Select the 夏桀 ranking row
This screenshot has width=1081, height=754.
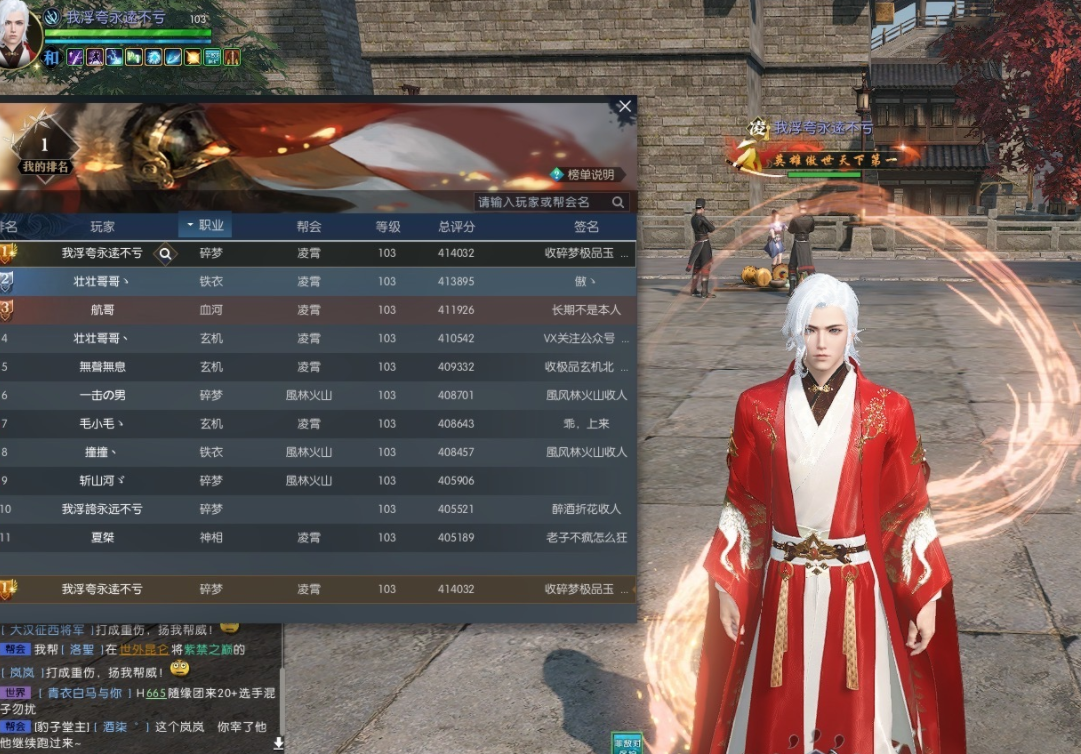coord(316,537)
